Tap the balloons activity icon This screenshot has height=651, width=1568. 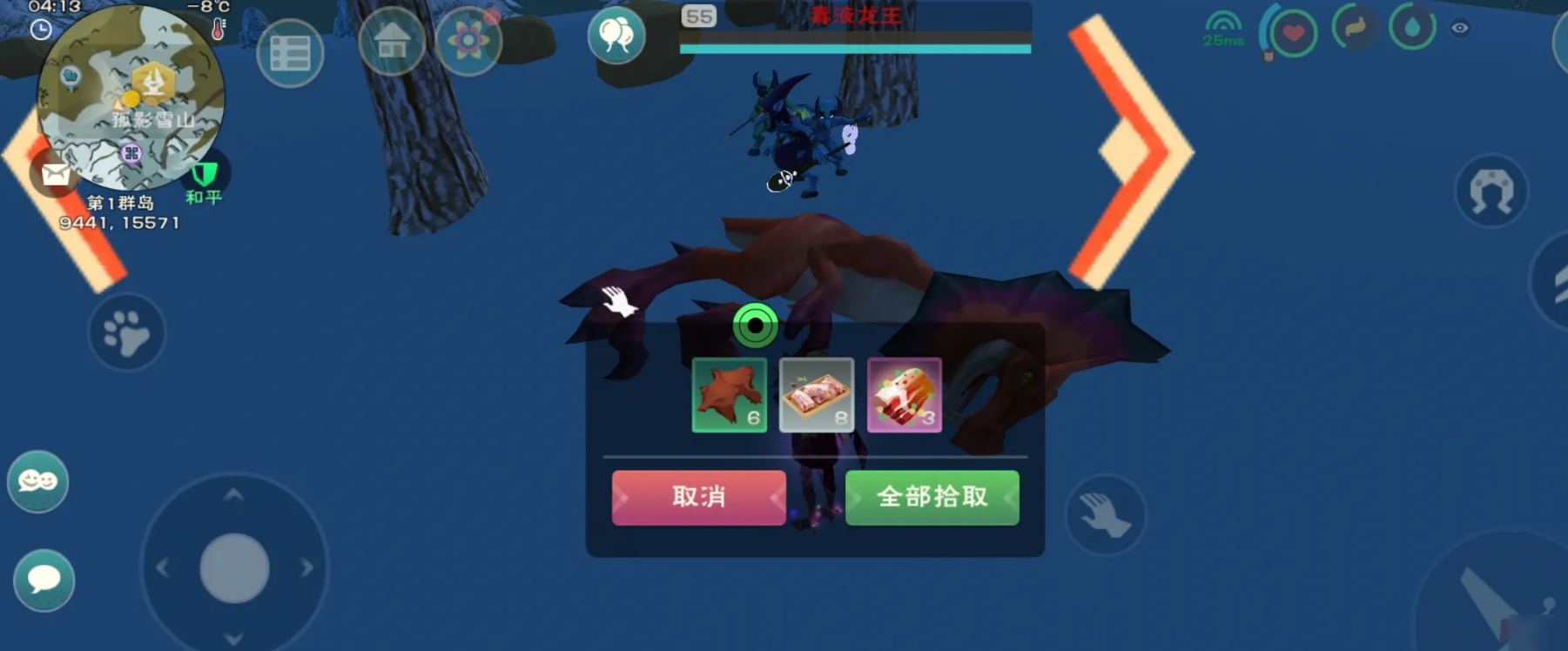[618, 36]
